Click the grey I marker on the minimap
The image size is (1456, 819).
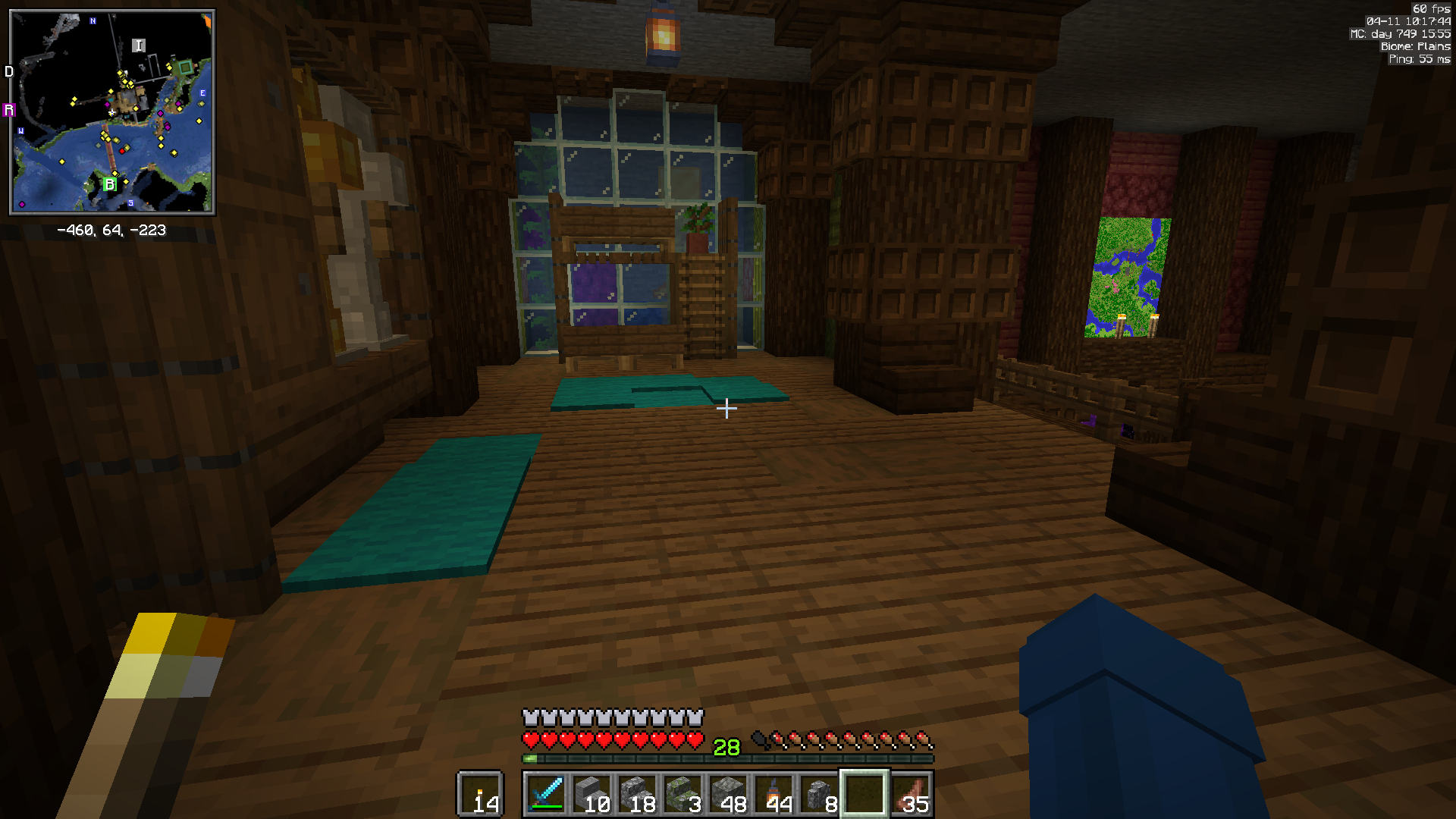pos(139,45)
